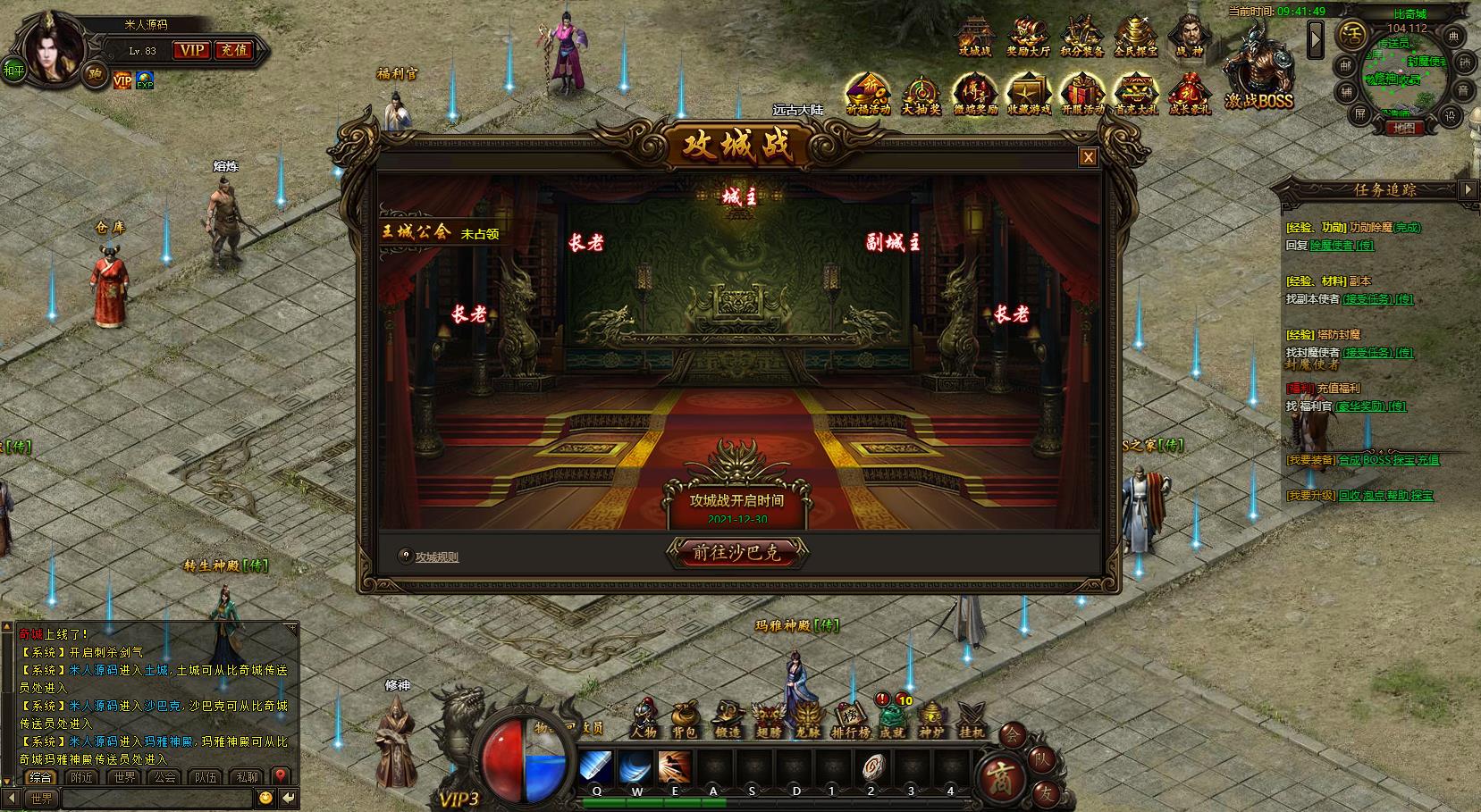This screenshot has height=812, width=1481.
Task: Open the 排行榜 ranking icon
Action: [850, 719]
